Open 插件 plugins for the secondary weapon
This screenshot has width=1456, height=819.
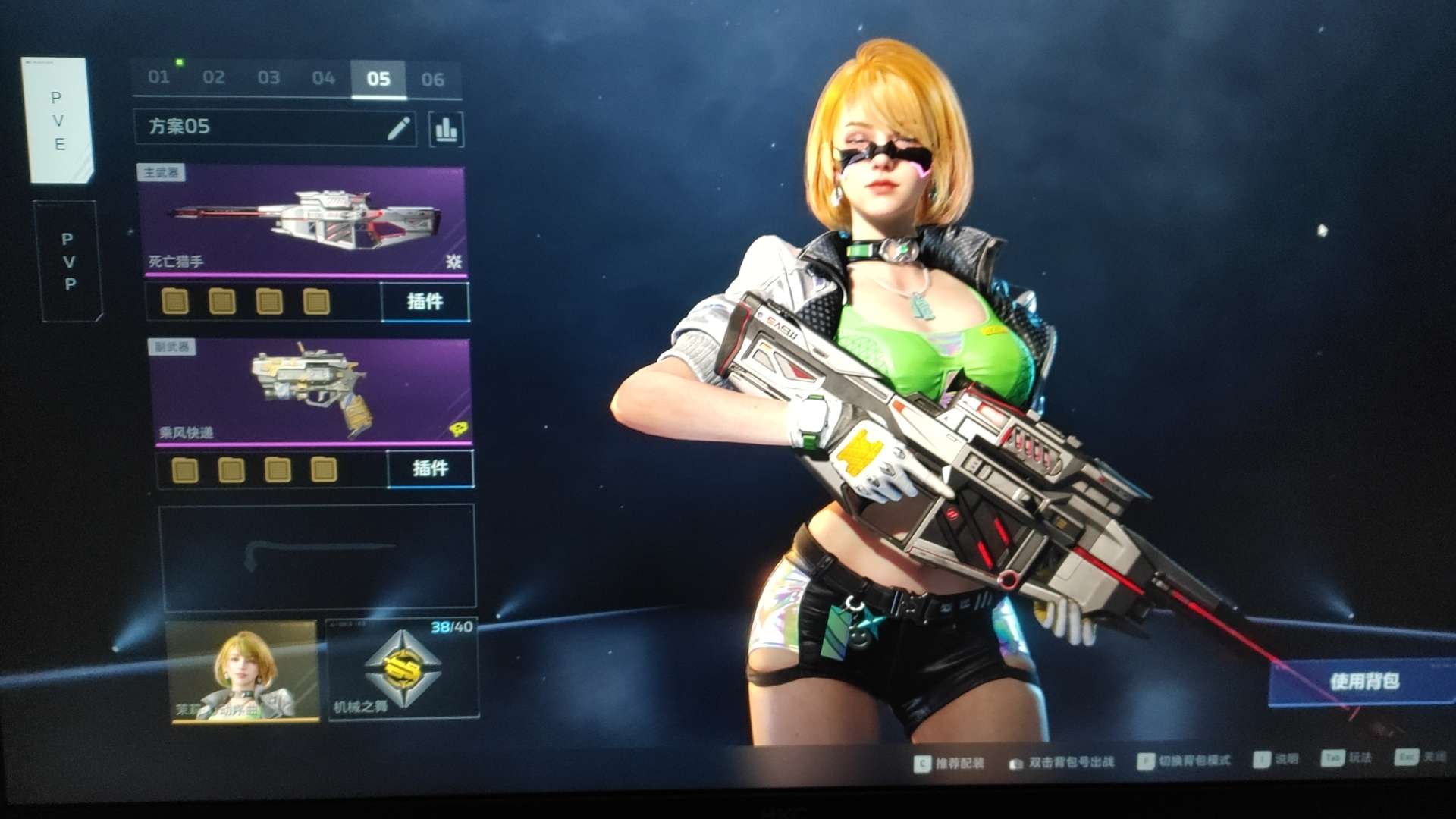[430, 469]
